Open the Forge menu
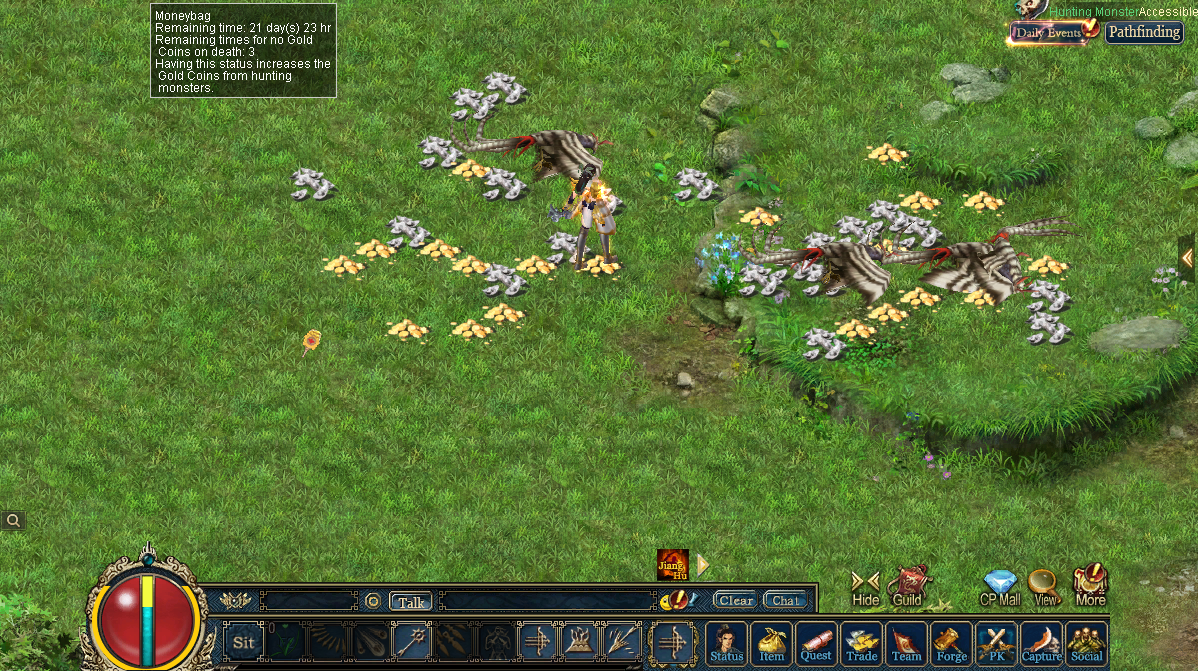The width and height of the screenshot is (1198, 671). pos(951,643)
